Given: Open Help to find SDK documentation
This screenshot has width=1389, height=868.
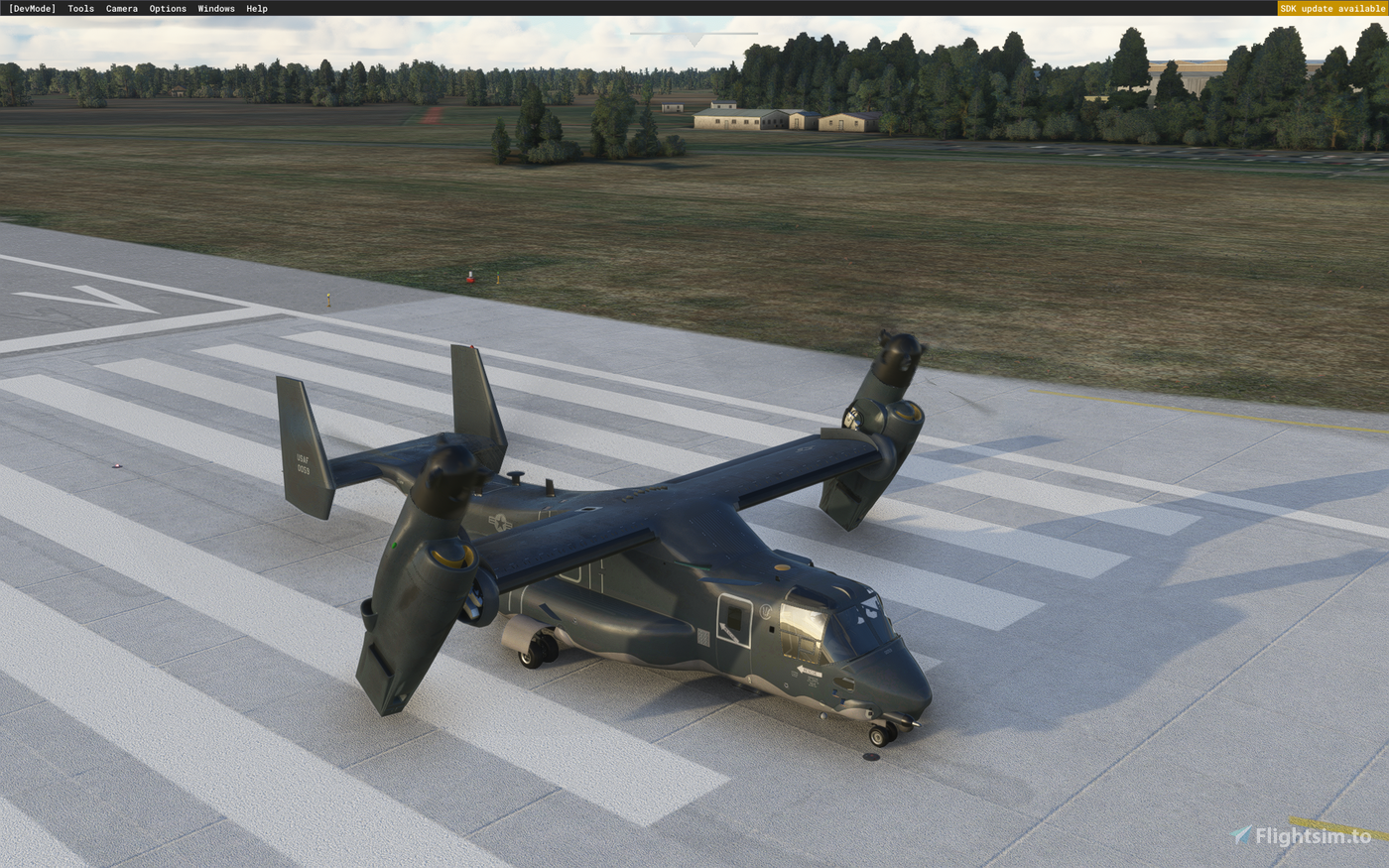Looking at the screenshot, I should [x=256, y=8].
